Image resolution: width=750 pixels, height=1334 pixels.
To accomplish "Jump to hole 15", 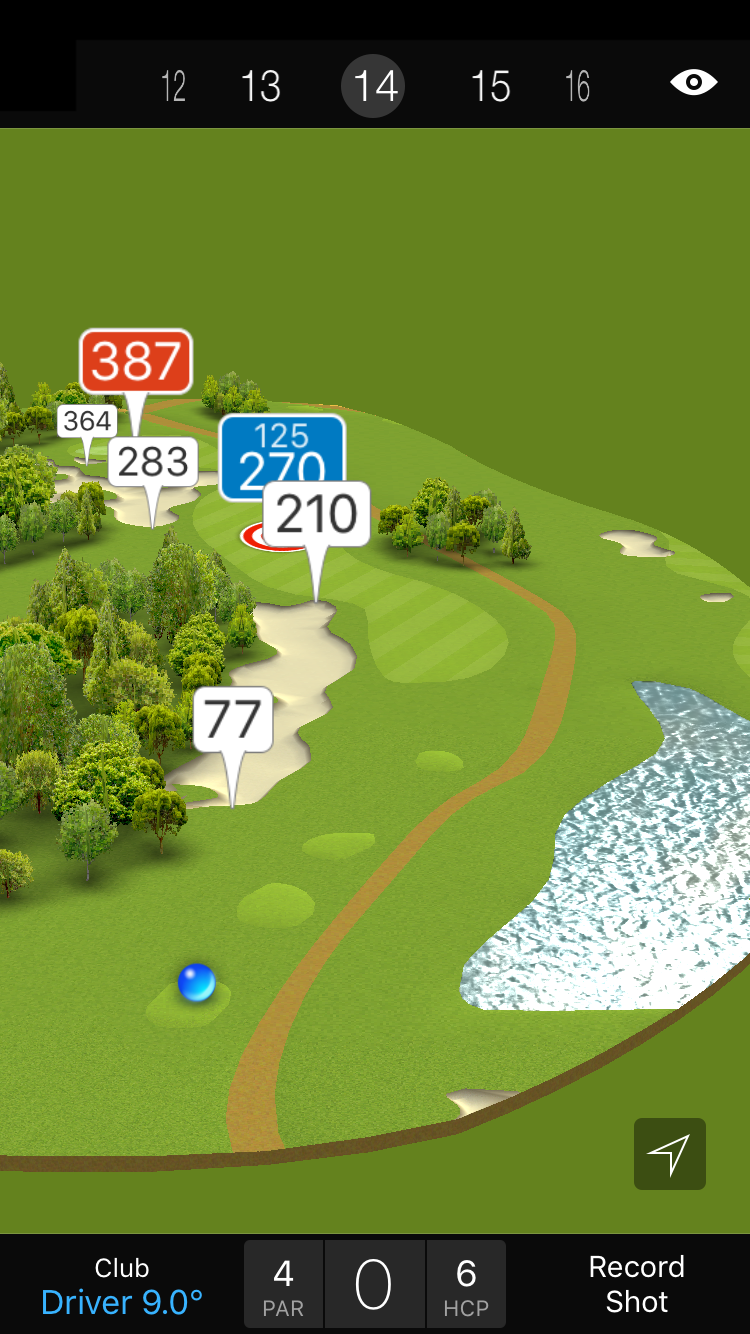I will pyautogui.click(x=490, y=87).
